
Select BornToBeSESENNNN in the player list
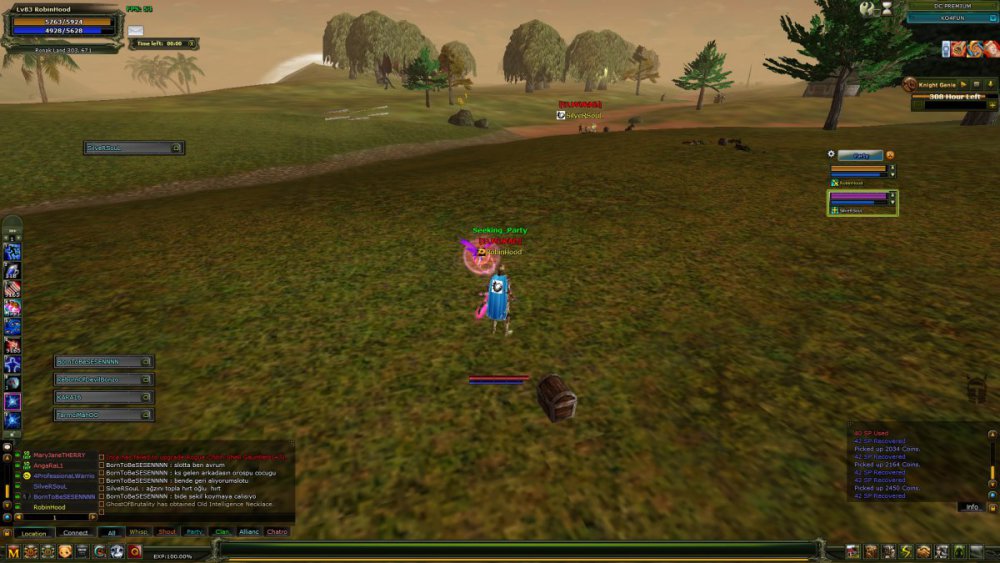[x=63, y=496]
